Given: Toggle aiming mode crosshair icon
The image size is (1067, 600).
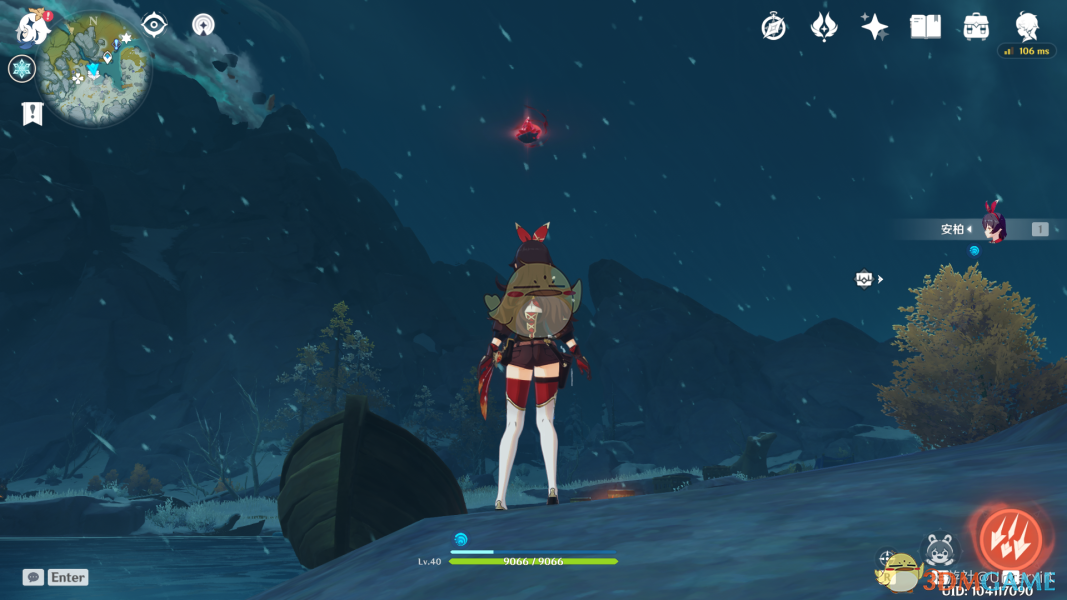Looking at the screenshot, I should [887, 558].
